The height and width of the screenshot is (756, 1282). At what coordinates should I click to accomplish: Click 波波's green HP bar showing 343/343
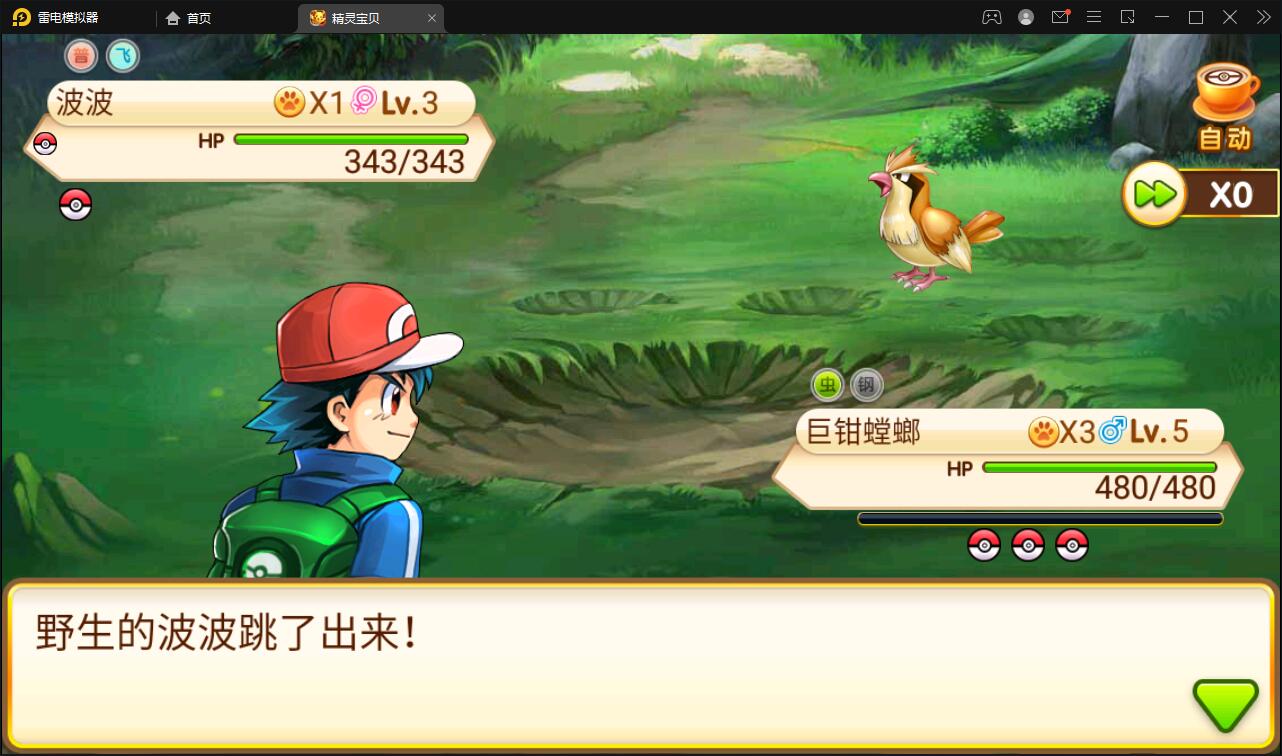(x=350, y=139)
